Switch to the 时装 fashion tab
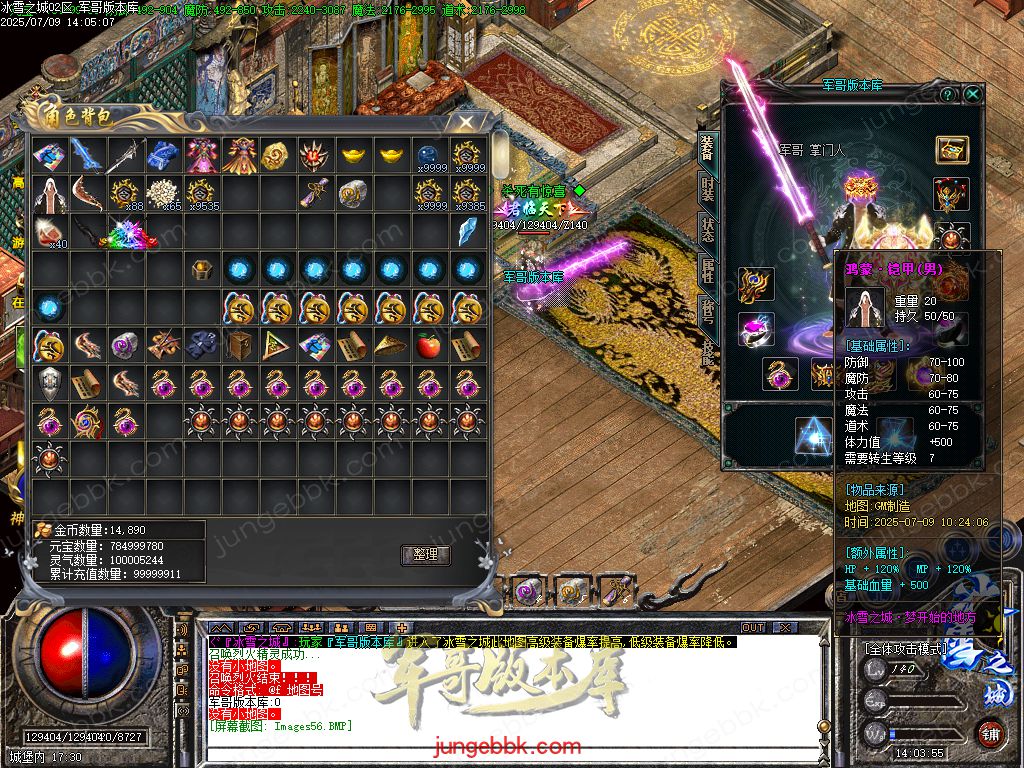 (707, 188)
